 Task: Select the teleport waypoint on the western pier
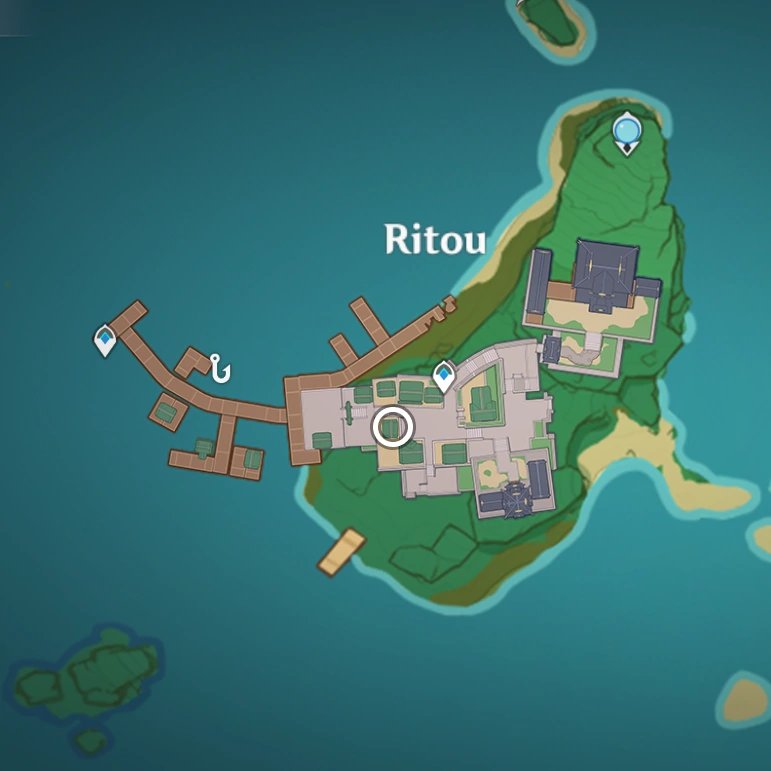point(104,341)
